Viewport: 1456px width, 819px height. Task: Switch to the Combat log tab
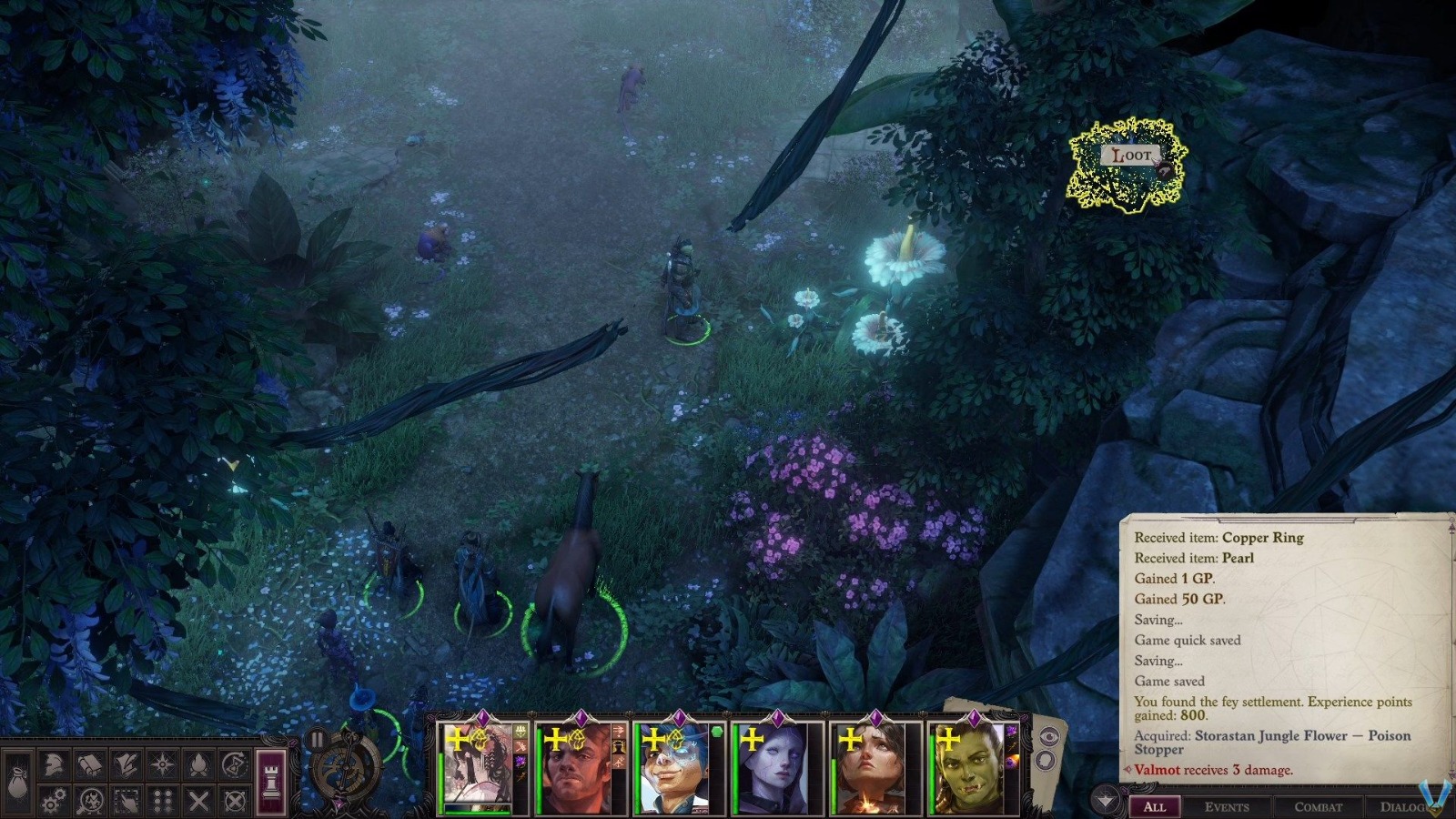click(1318, 806)
